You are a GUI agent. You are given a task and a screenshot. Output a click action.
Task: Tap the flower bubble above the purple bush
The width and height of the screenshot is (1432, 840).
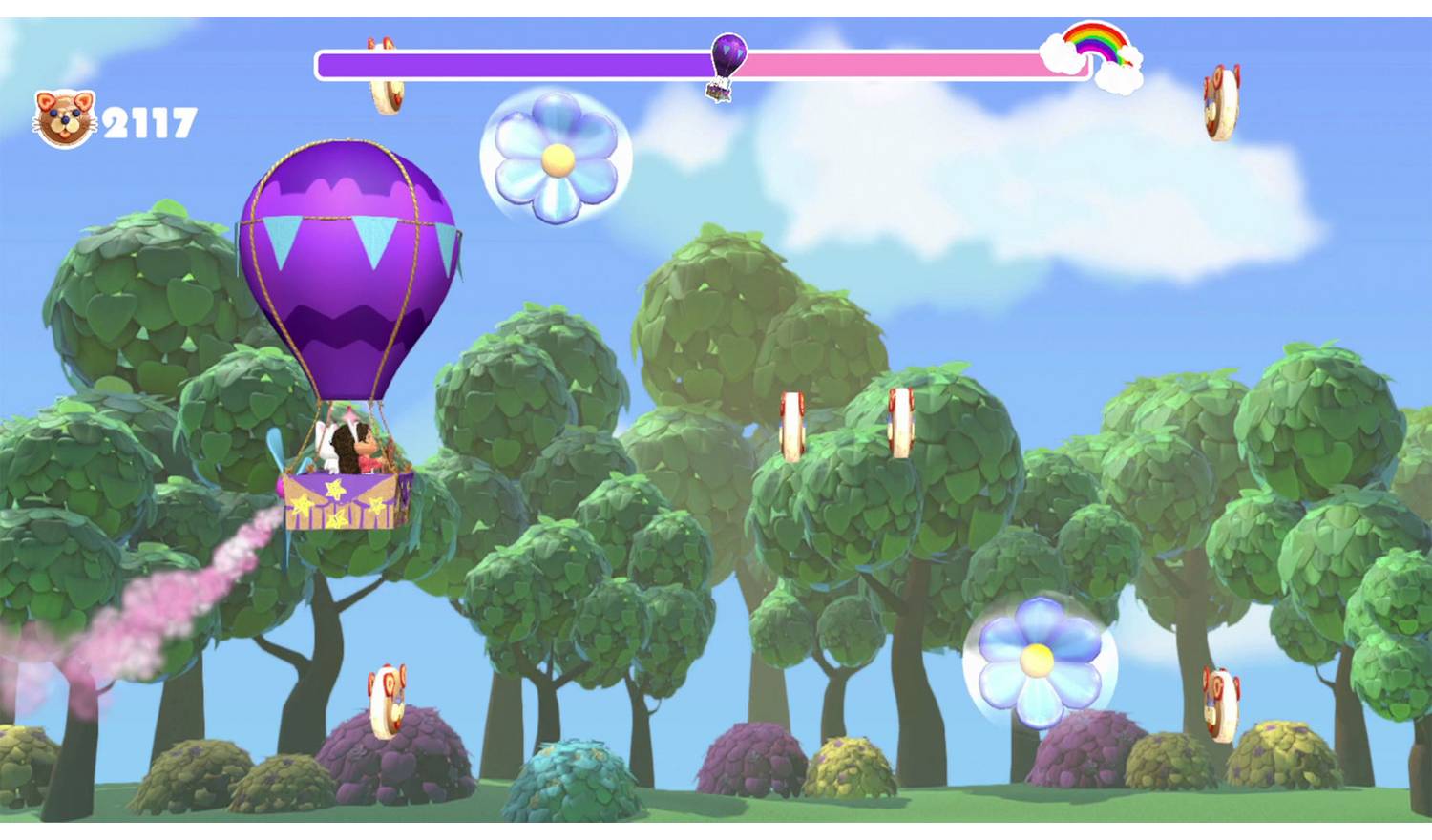pyautogui.click(x=1036, y=659)
